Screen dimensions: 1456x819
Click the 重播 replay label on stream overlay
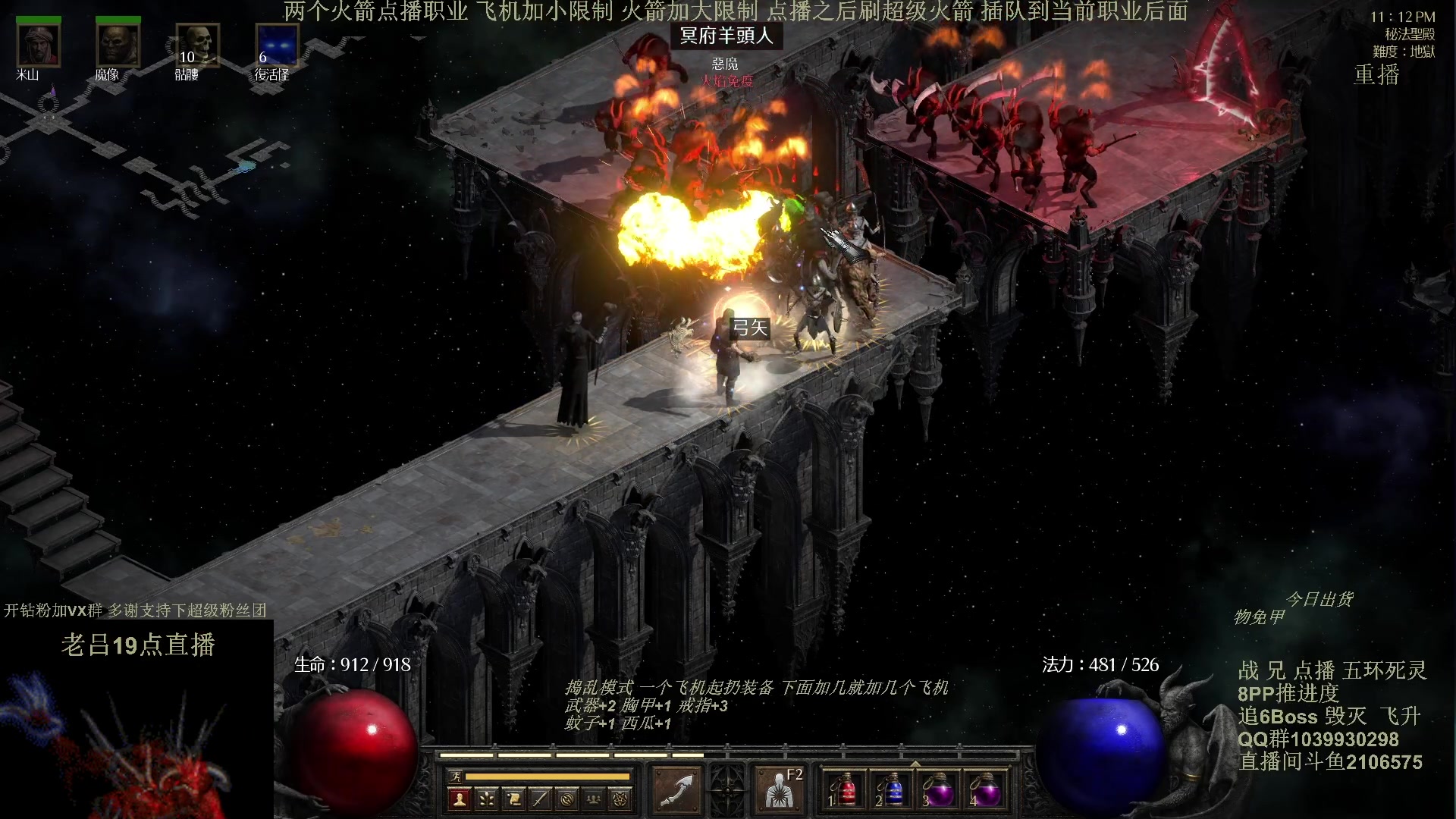coord(1376,74)
